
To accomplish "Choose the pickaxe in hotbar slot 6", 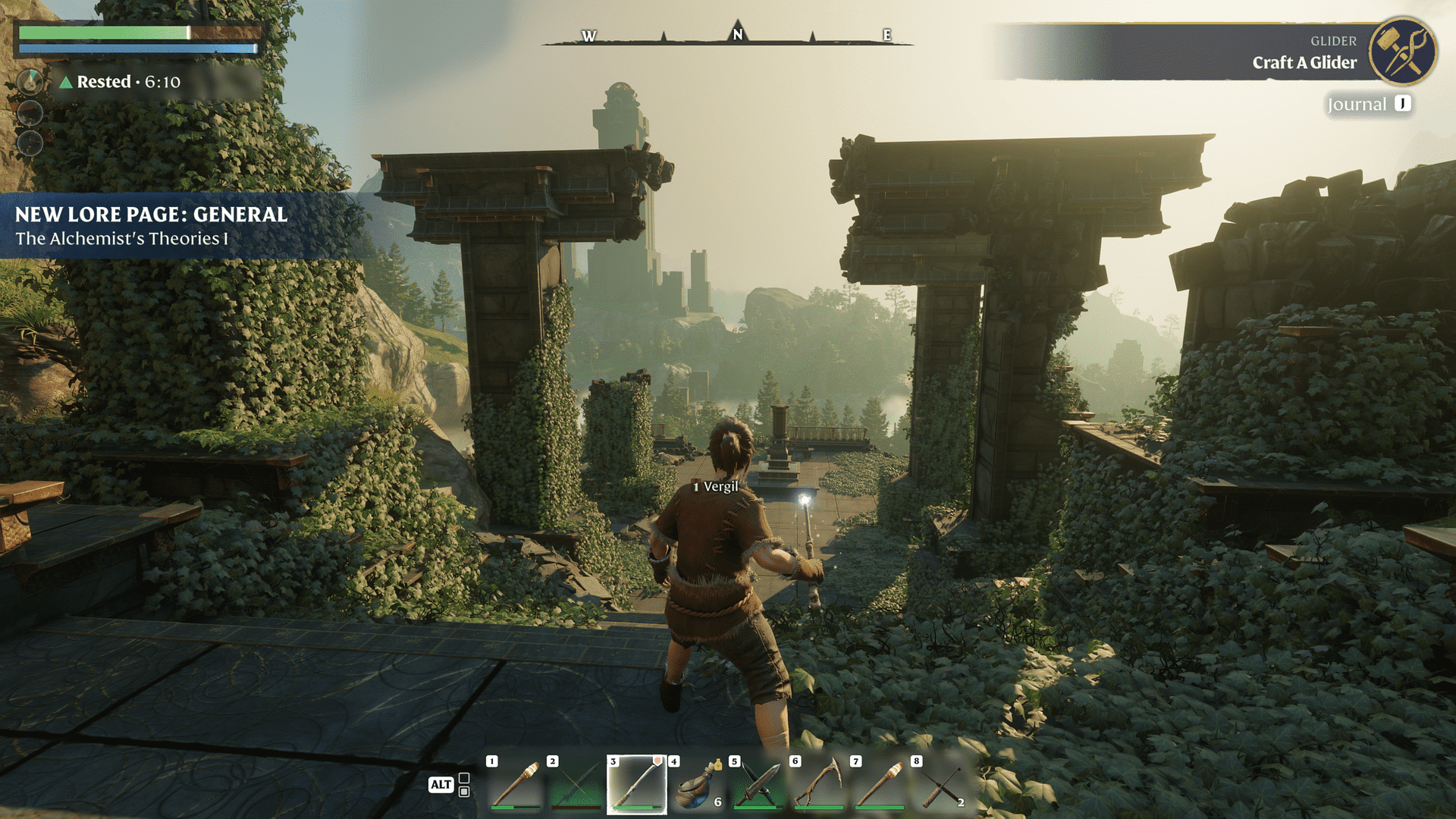I will [818, 784].
